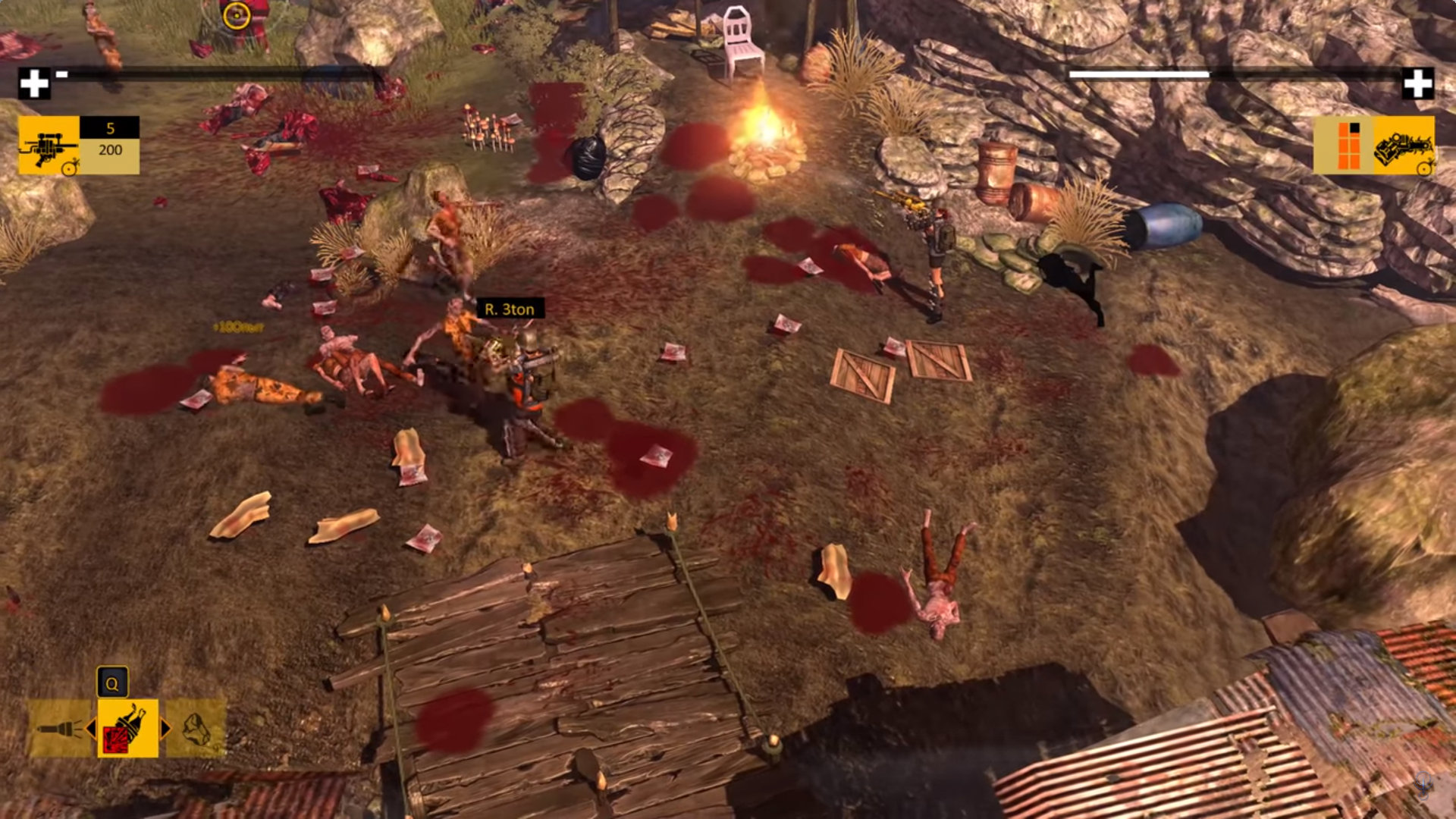
Task: Select the left player's gun weapon icon
Action: click(49, 146)
